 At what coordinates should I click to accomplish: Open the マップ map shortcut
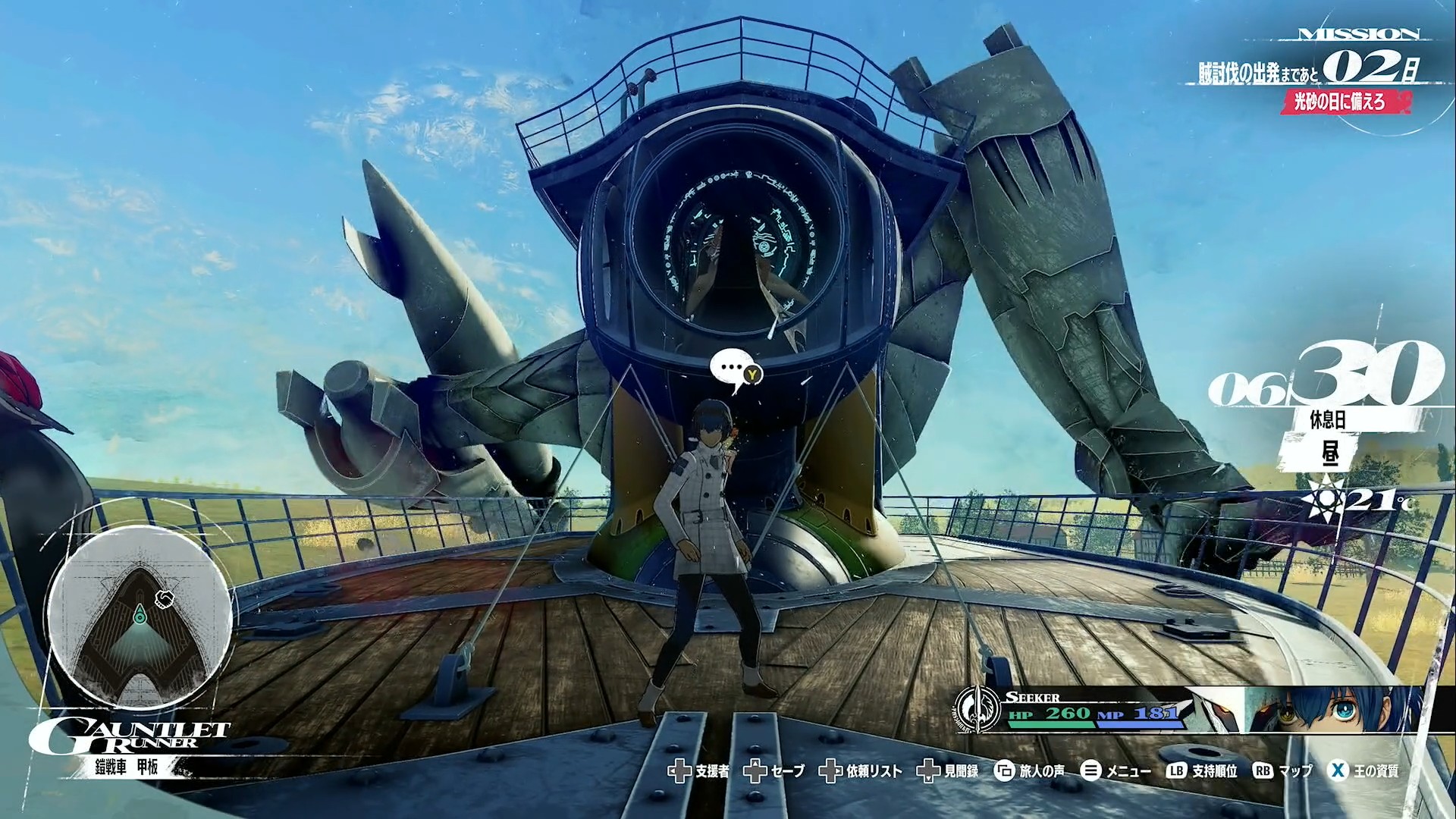point(1282,771)
